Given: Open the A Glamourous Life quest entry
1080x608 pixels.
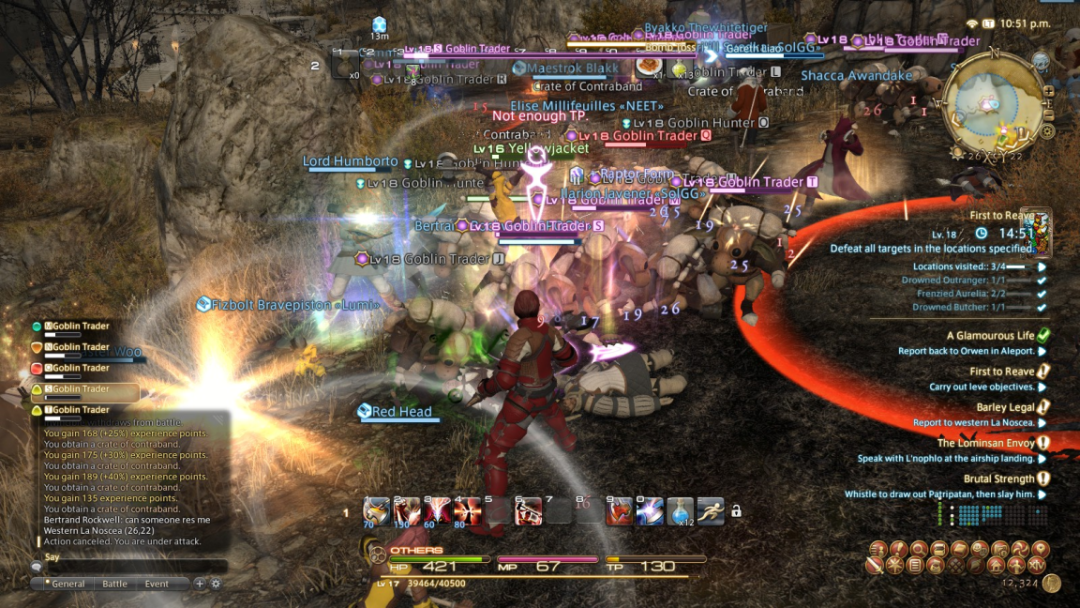Looking at the screenshot, I should pos(990,336).
